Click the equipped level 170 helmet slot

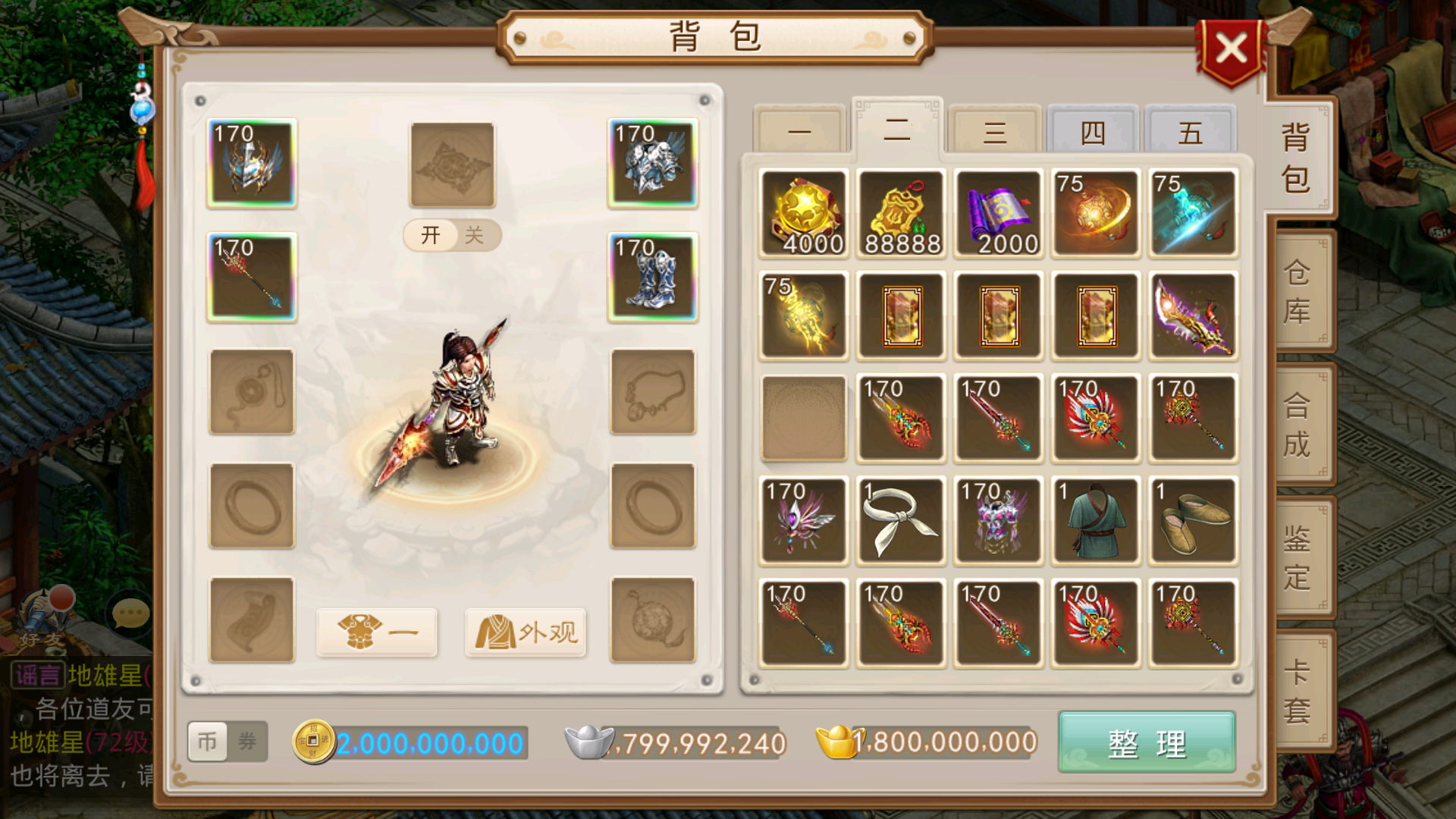click(x=251, y=163)
